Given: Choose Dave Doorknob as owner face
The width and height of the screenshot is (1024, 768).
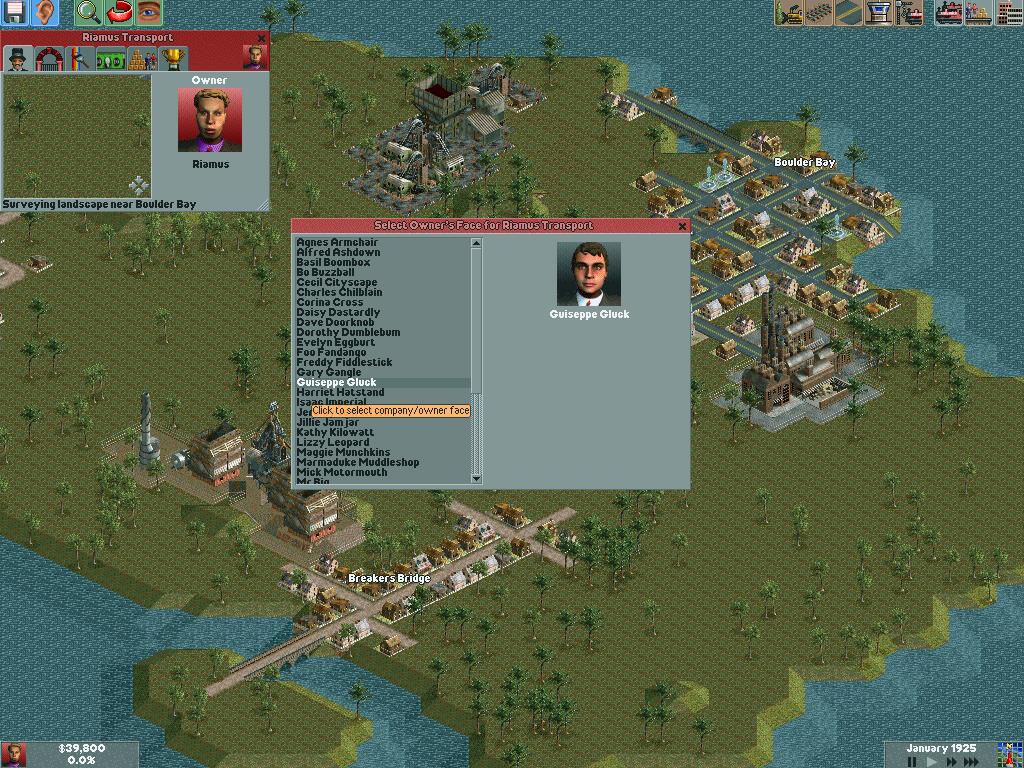Looking at the screenshot, I should tap(335, 323).
